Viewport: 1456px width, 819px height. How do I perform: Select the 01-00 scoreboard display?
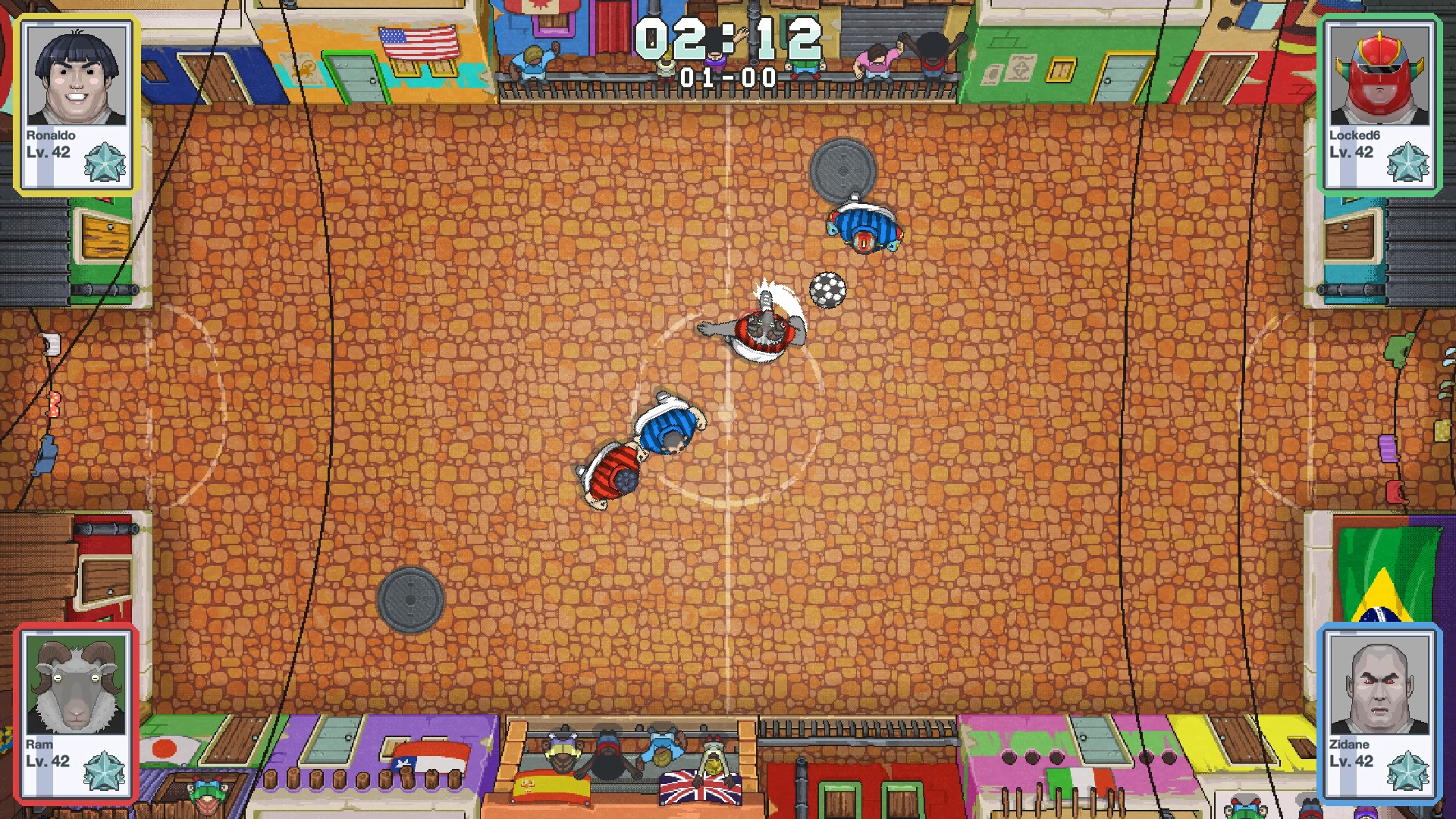pyautogui.click(x=730, y=77)
